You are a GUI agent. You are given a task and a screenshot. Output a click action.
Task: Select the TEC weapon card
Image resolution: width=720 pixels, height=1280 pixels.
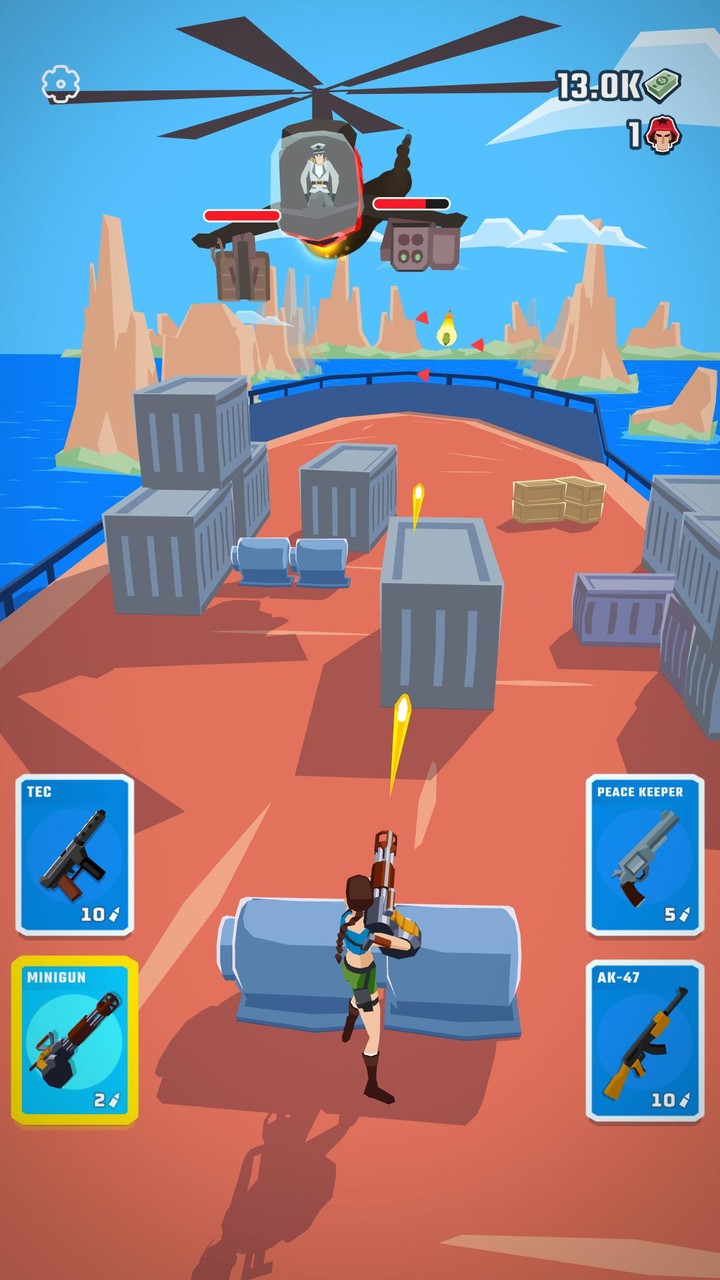tap(75, 855)
